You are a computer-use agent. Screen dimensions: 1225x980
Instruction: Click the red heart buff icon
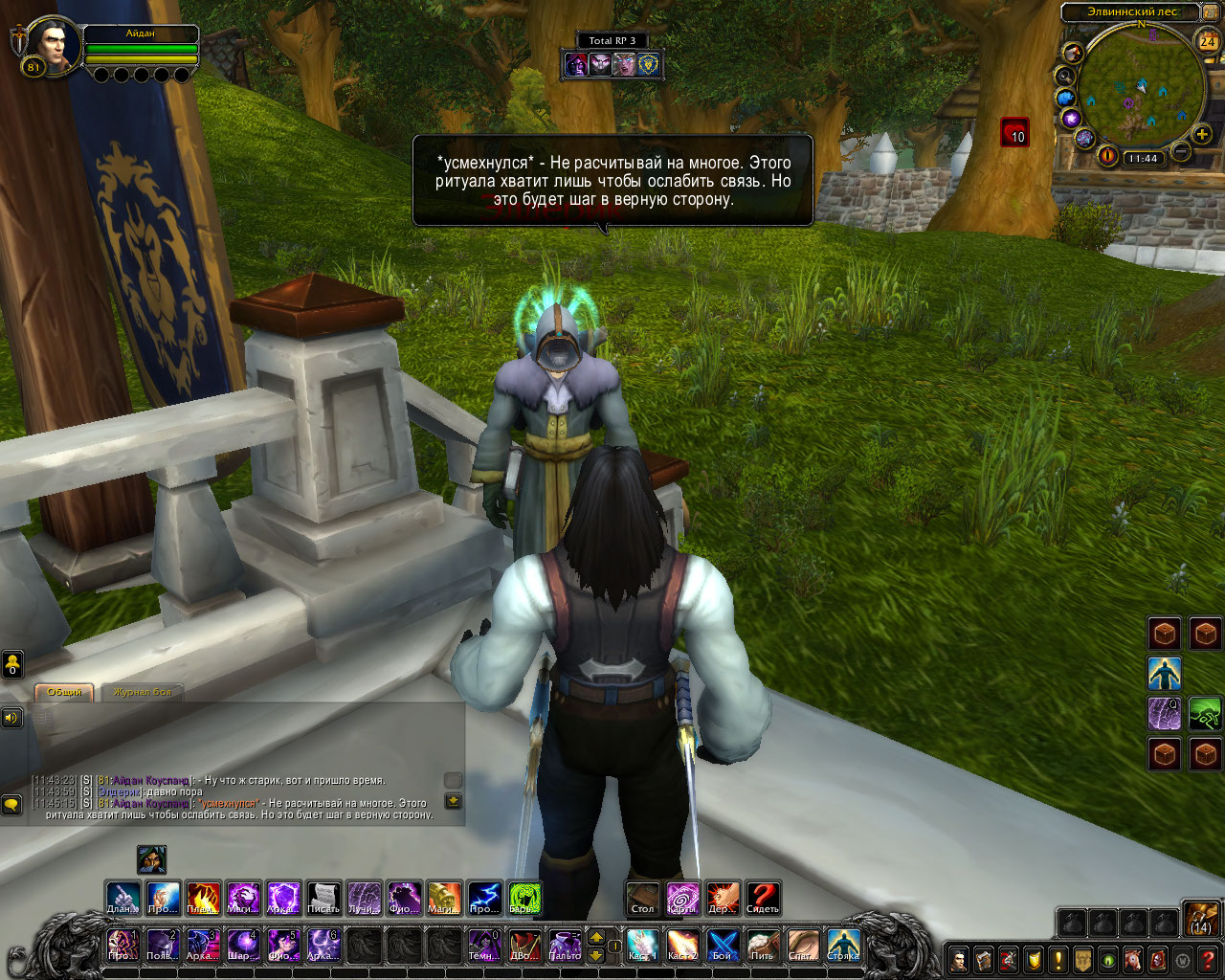1014,132
